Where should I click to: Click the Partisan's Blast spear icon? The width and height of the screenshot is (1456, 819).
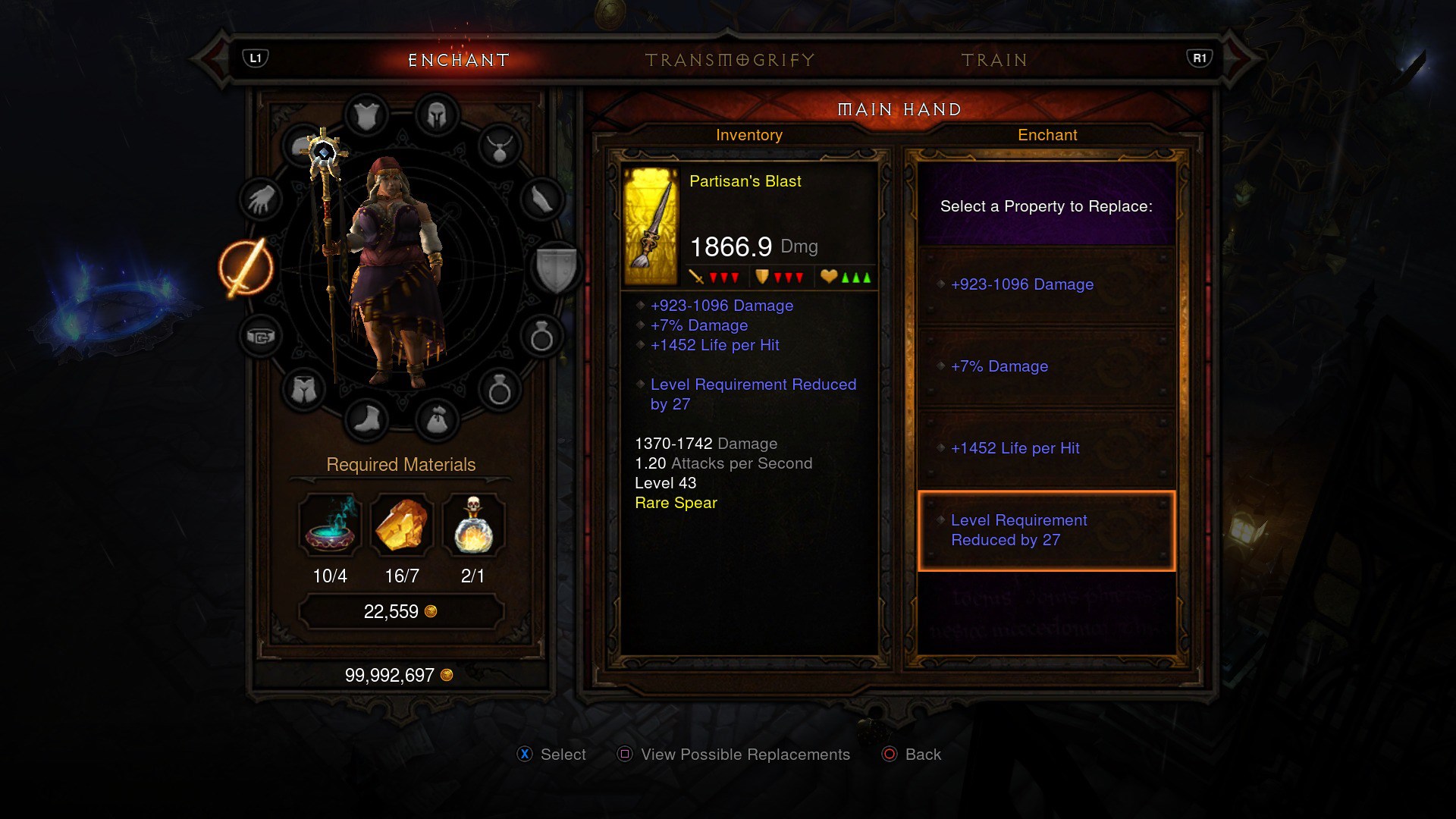[x=650, y=227]
